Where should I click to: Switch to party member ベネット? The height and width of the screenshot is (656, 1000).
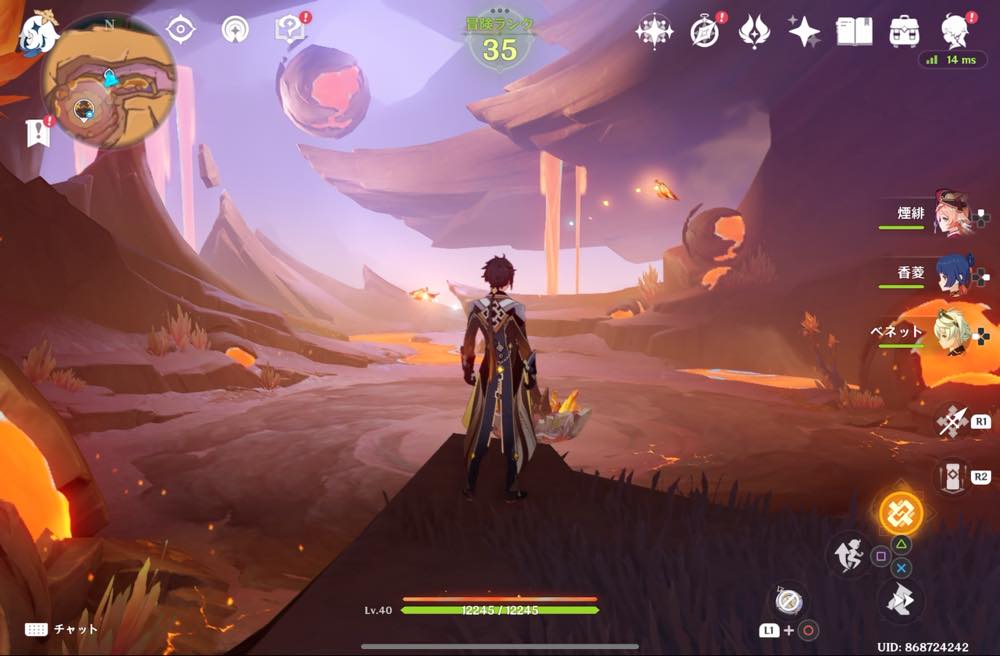[x=950, y=336]
